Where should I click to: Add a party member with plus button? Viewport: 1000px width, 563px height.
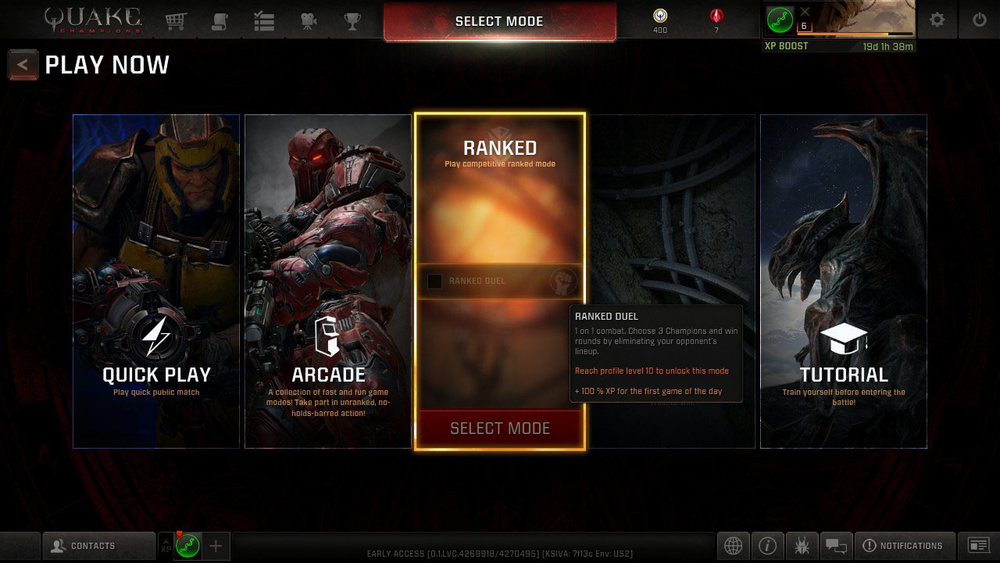click(216, 546)
